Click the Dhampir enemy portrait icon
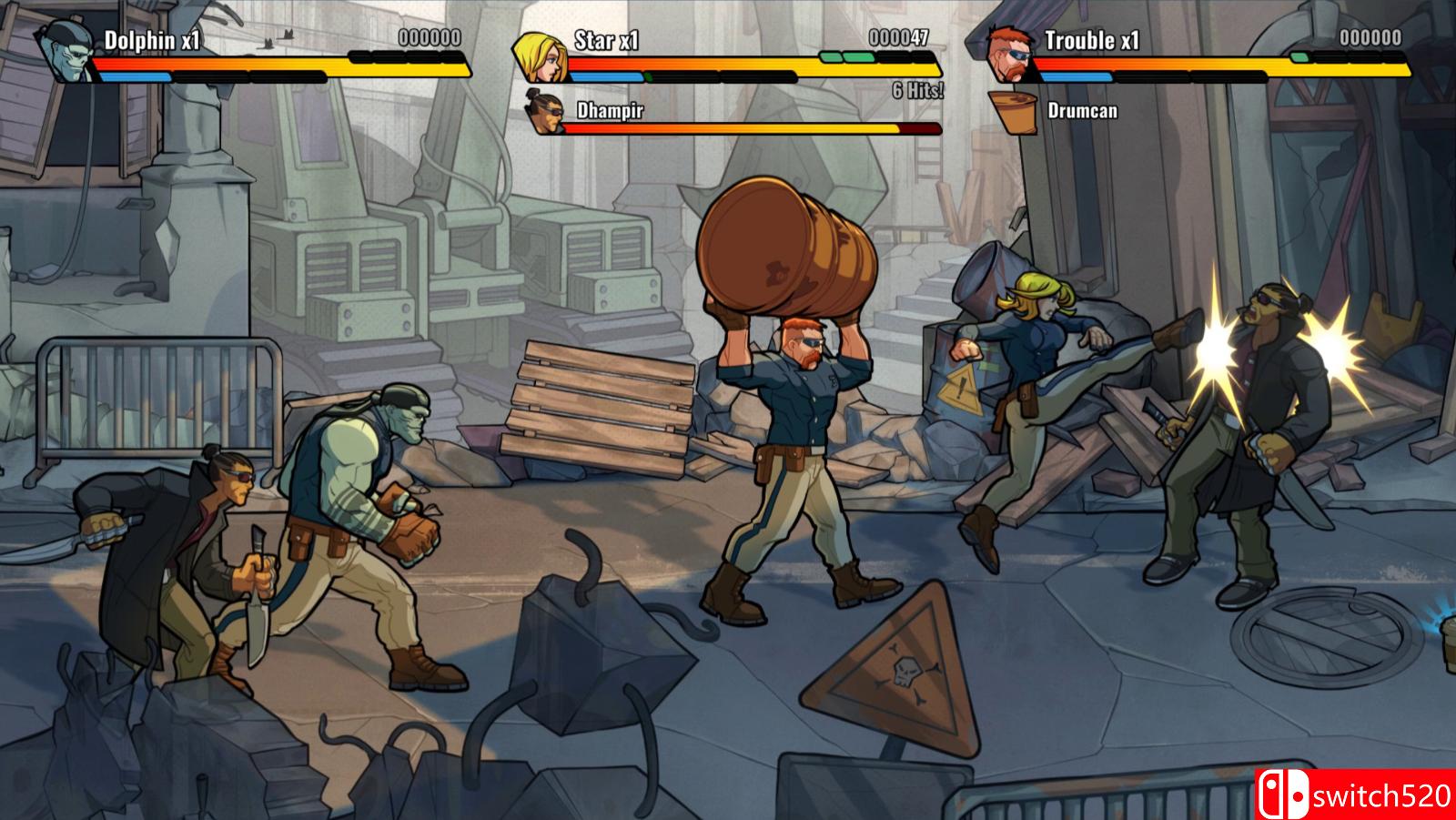This screenshot has height=820, width=1456. point(545,116)
